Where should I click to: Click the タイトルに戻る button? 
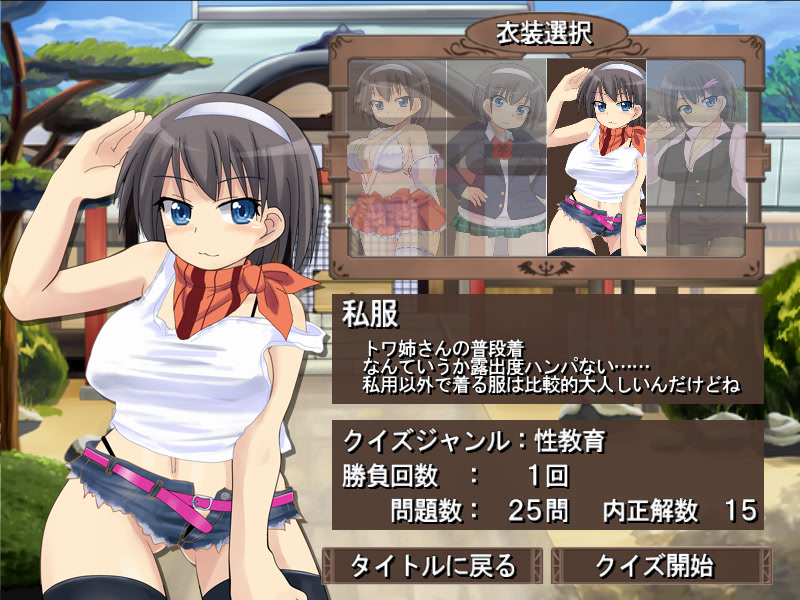pos(433,566)
